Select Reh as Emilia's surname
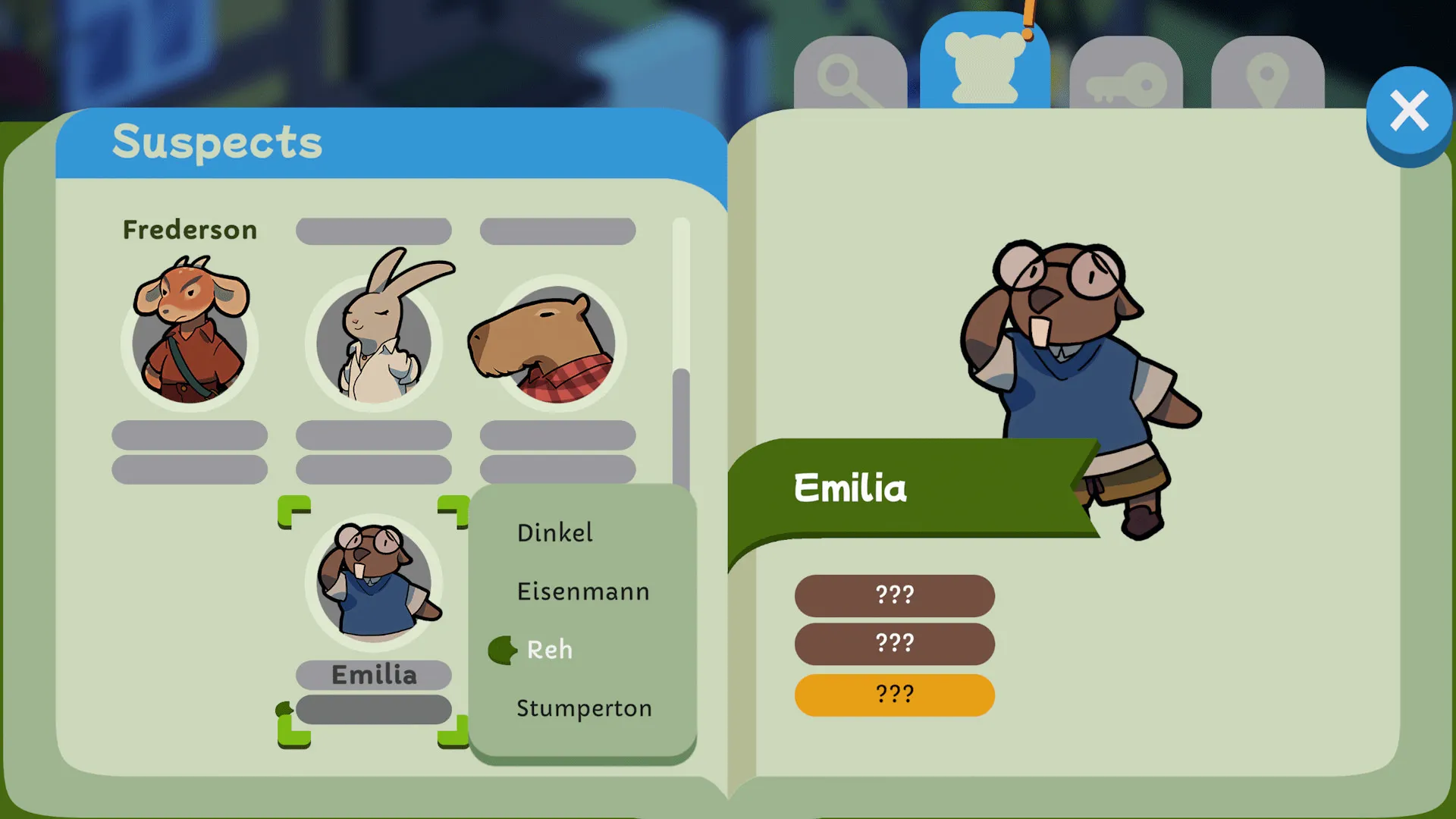This screenshot has height=819, width=1456. [550, 650]
